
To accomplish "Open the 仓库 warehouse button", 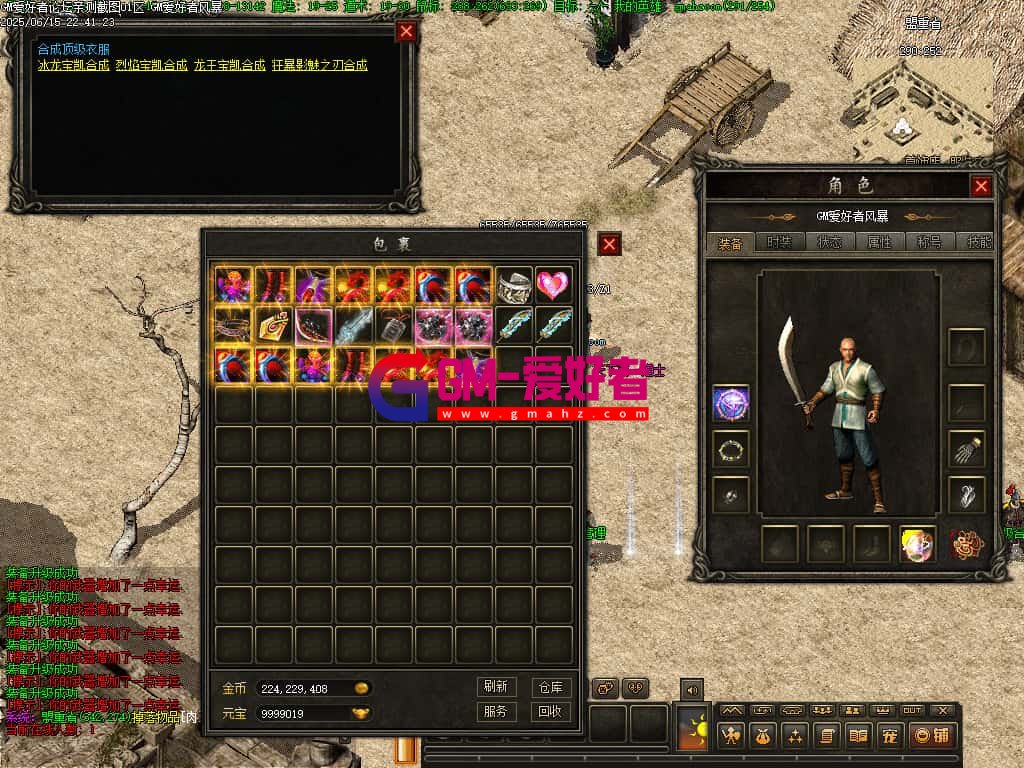I will [x=550, y=687].
